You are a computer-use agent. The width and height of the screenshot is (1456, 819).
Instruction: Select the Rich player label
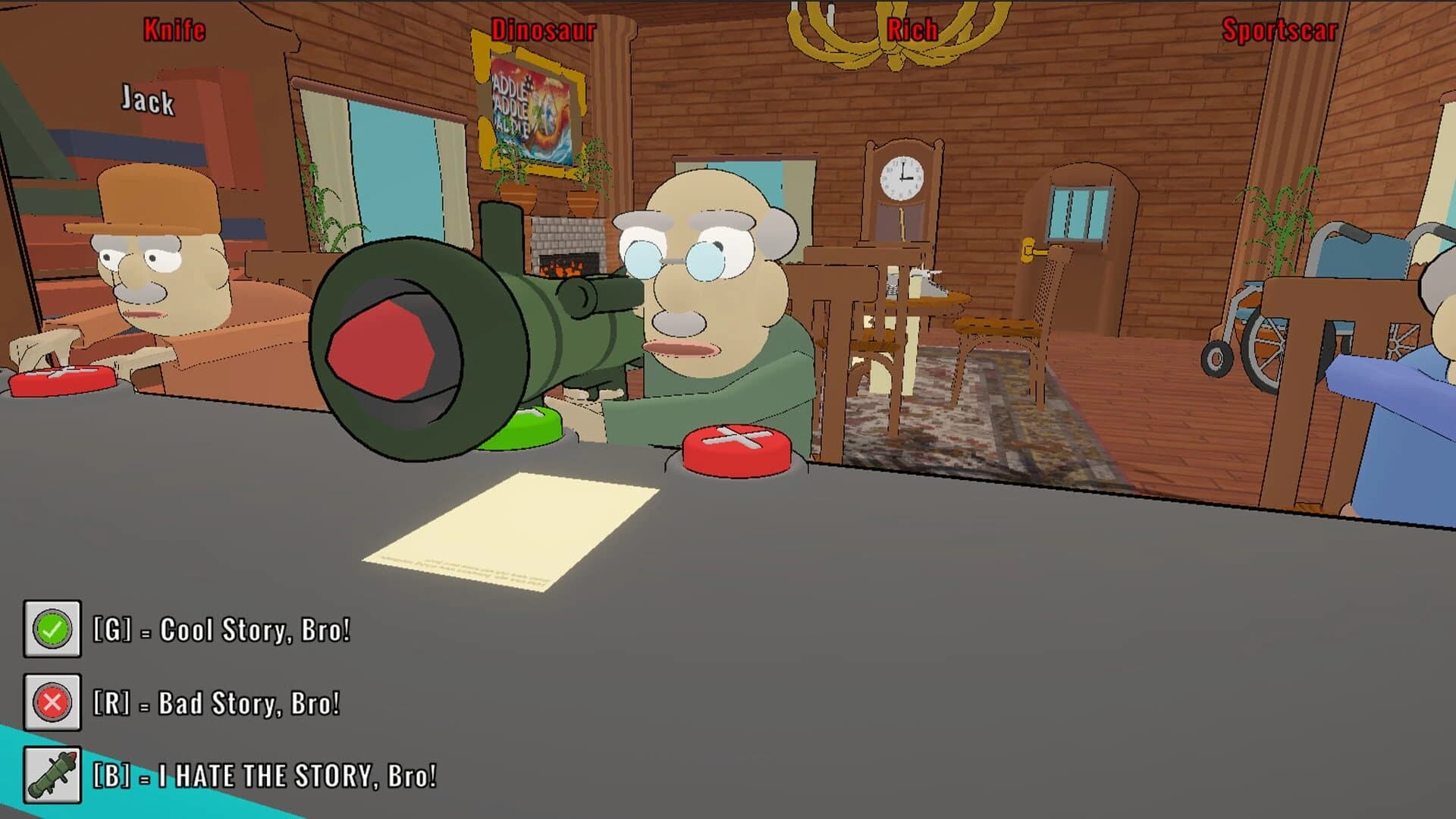click(912, 30)
